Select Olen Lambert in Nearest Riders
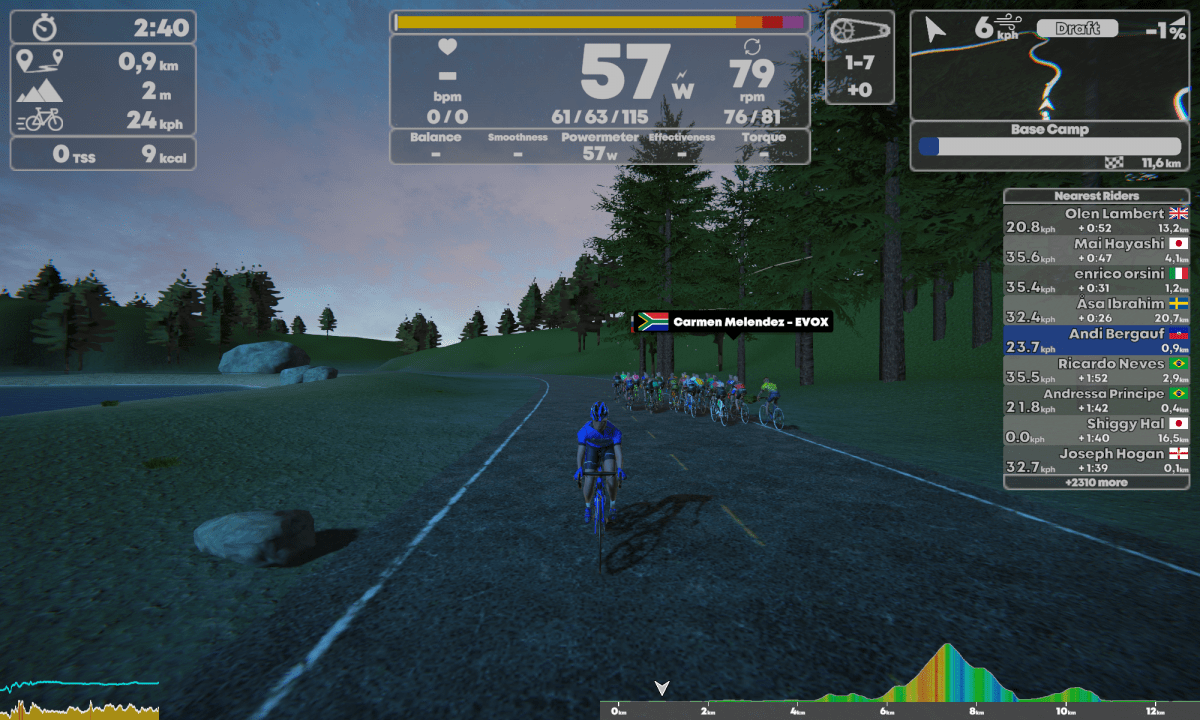 point(1096,220)
